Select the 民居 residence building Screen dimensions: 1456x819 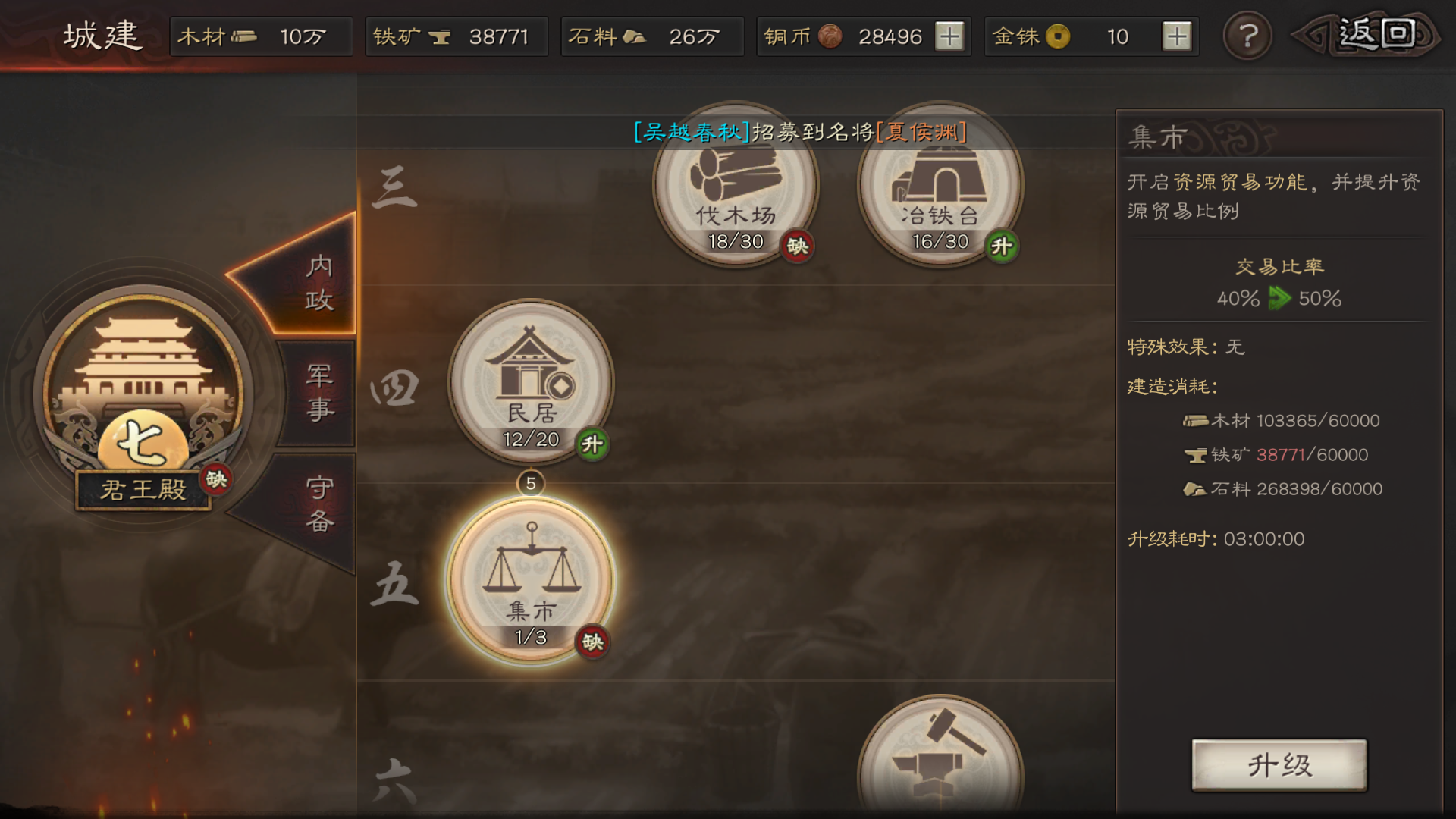(531, 381)
